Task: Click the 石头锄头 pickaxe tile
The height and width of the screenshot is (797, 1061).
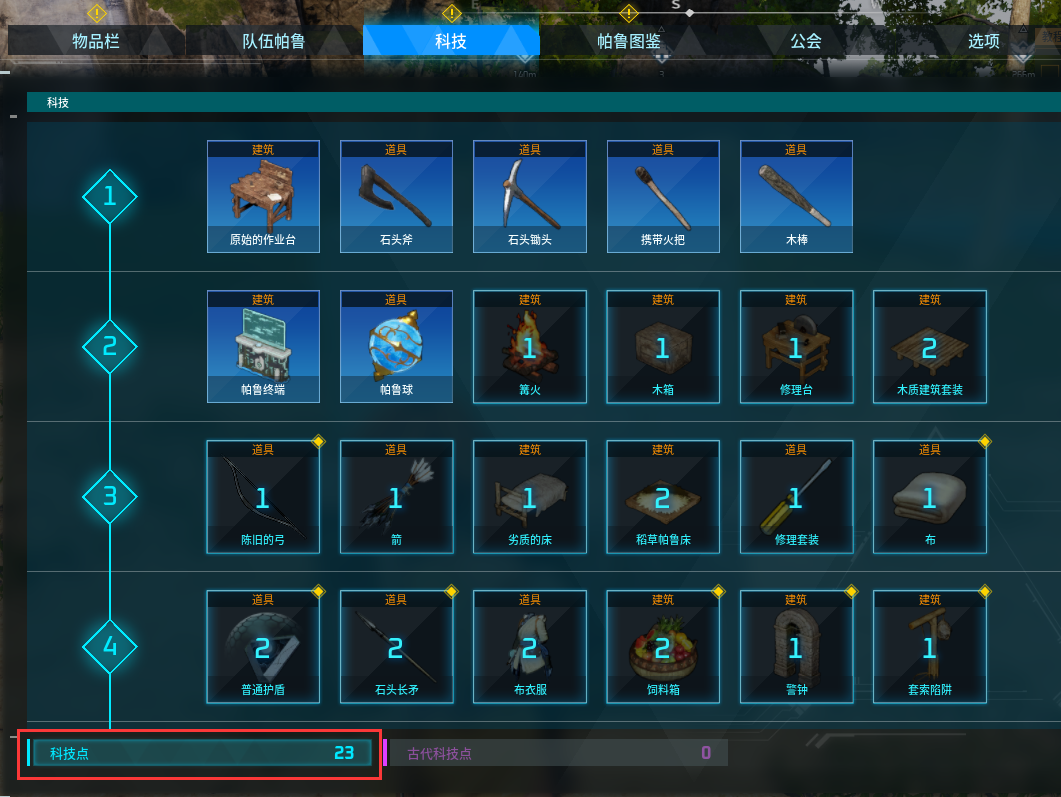Action: point(529,196)
